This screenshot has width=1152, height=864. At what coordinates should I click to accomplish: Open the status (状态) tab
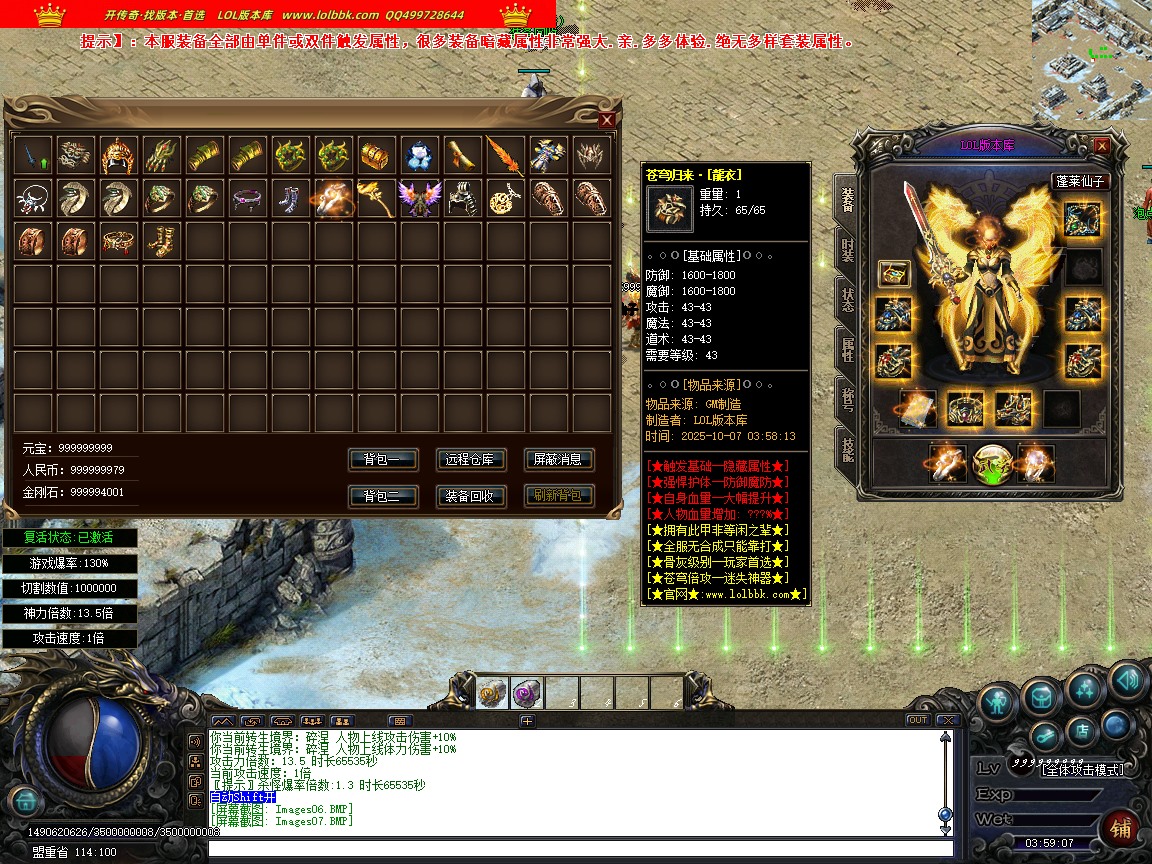point(847,300)
